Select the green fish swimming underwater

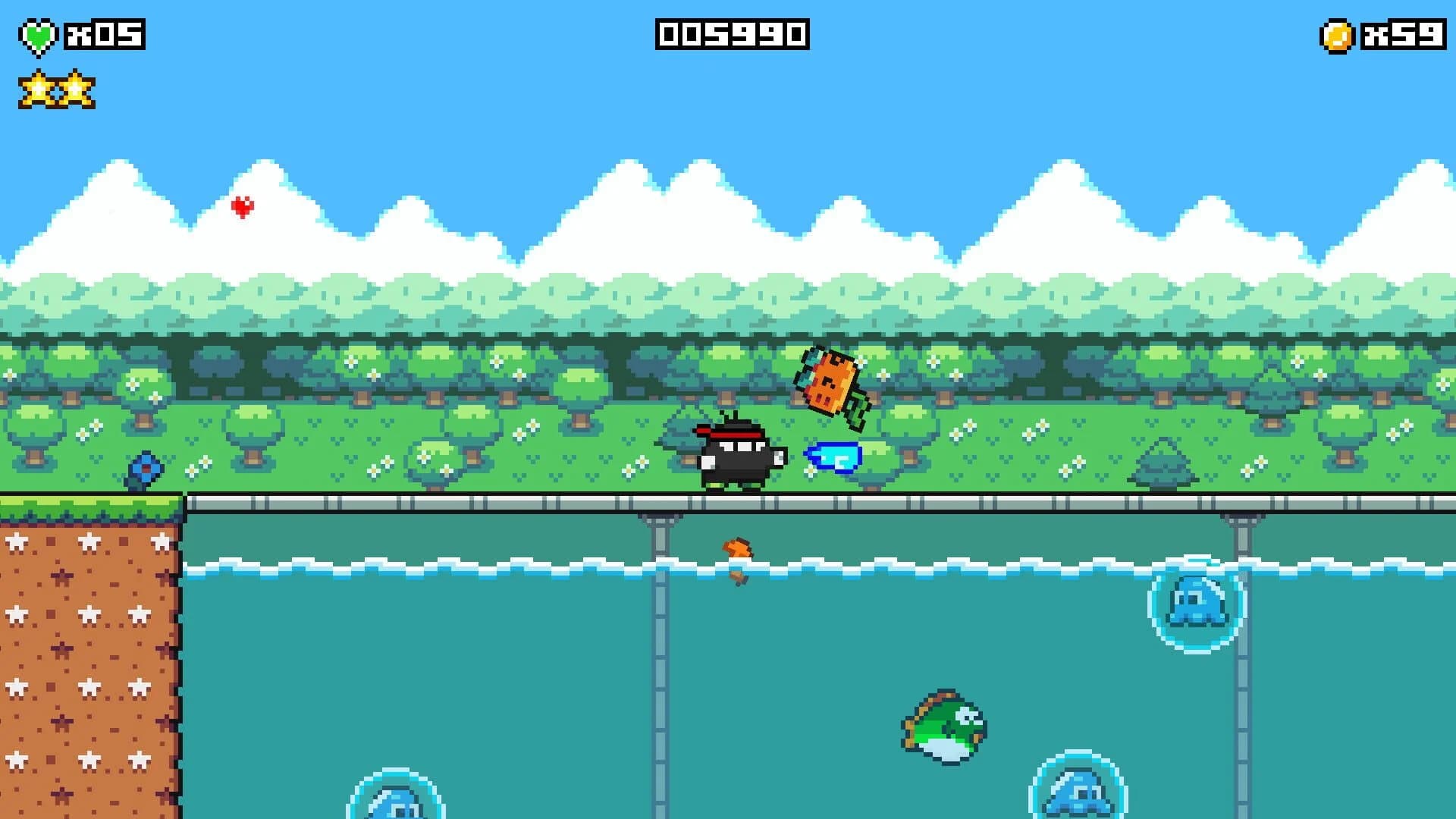(x=940, y=728)
